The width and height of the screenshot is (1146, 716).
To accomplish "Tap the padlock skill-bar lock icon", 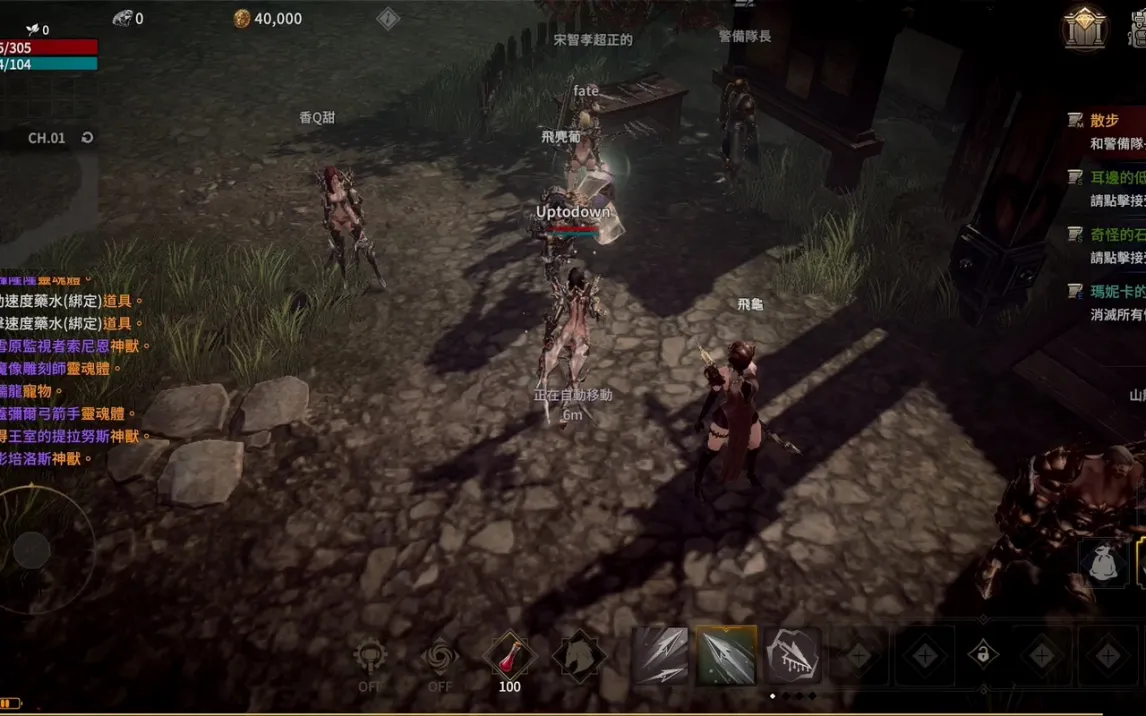I will tap(983, 656).
